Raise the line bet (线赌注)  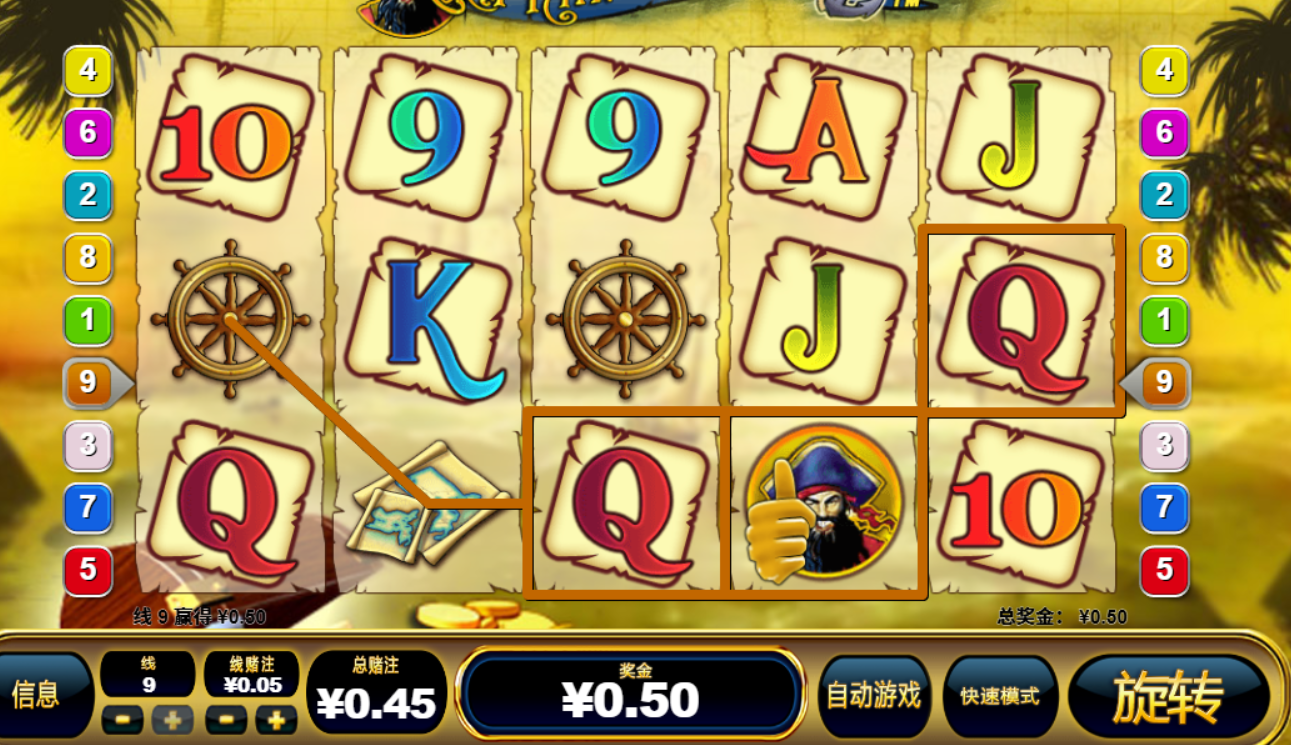pos(276,719)
